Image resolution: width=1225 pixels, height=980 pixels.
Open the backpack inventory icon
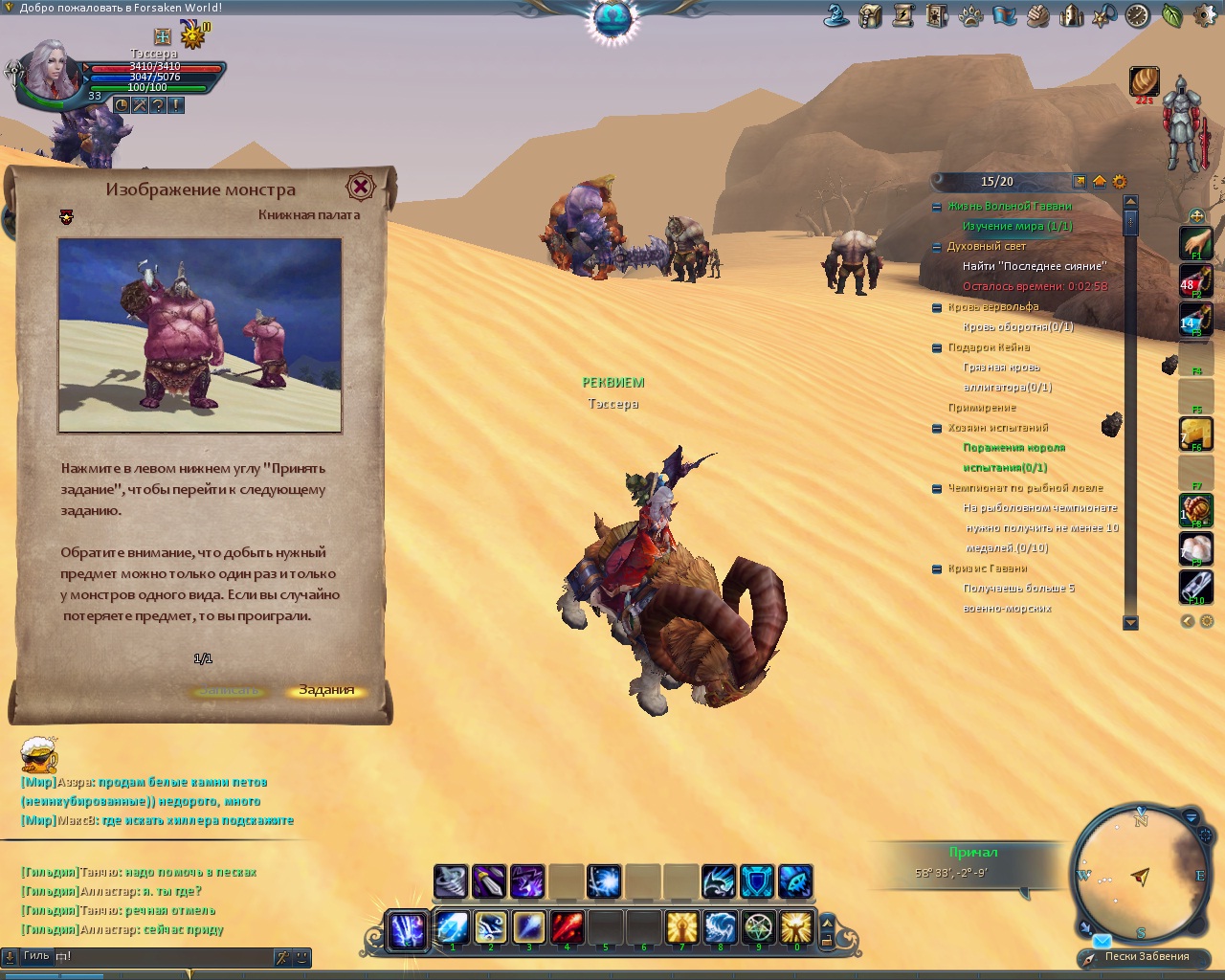click(x=870, y=15)
